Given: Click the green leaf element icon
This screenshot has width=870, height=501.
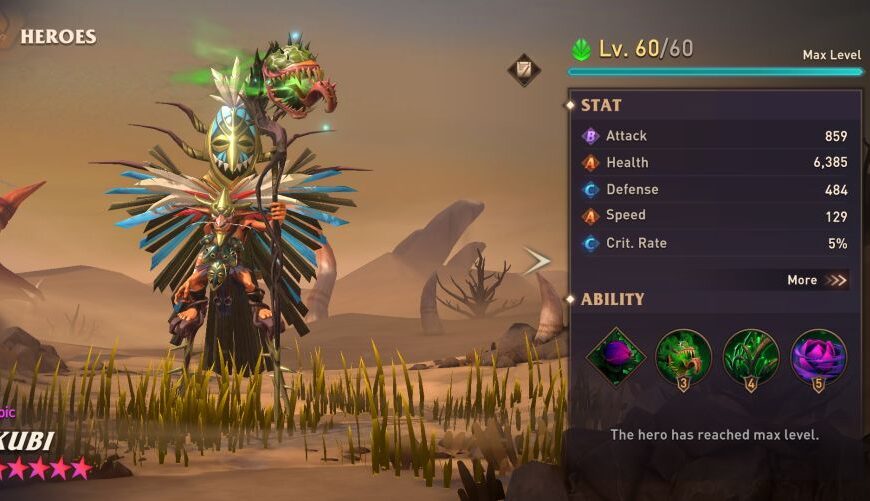Looking at the screenshot, I should (581, 49).
